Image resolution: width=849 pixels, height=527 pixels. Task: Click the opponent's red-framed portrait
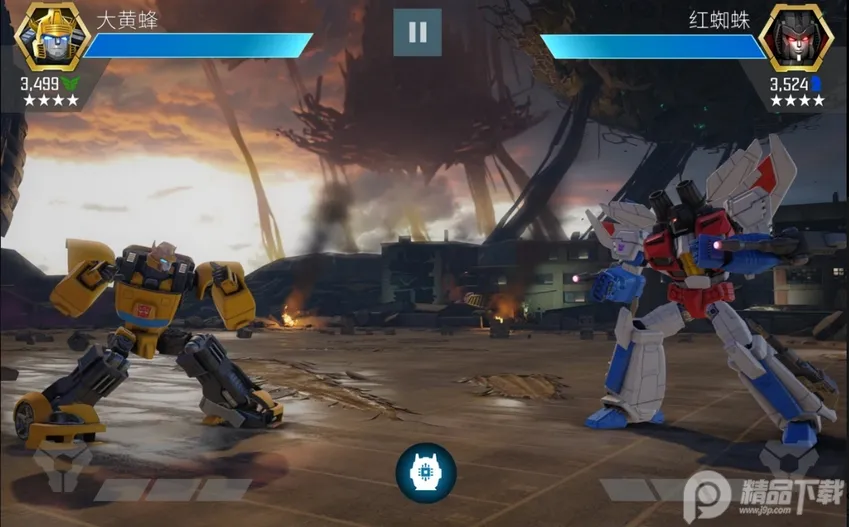796,37
